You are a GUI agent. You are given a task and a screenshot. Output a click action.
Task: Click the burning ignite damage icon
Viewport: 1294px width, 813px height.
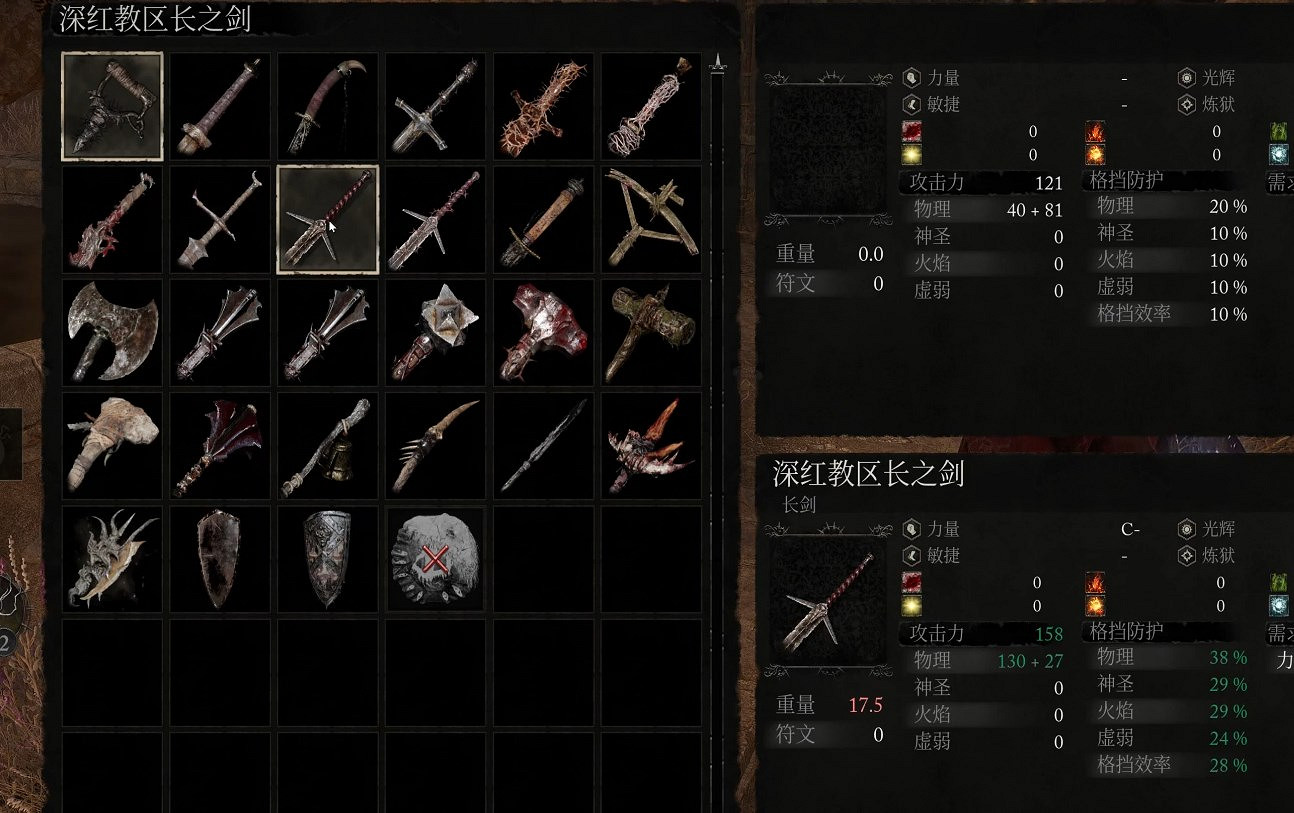coord(1096,156)
